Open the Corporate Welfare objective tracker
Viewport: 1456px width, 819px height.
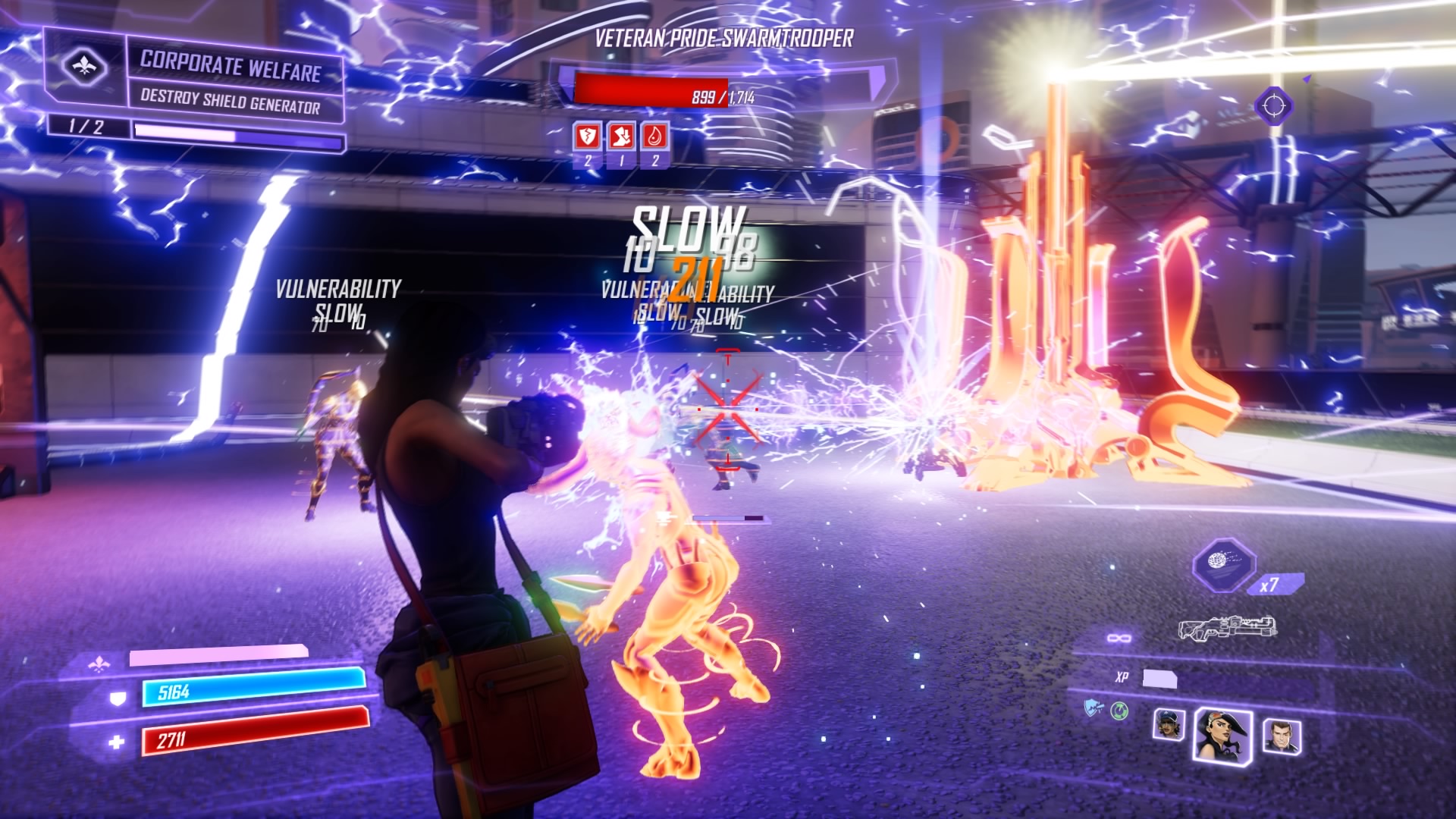tap(230, 82)
